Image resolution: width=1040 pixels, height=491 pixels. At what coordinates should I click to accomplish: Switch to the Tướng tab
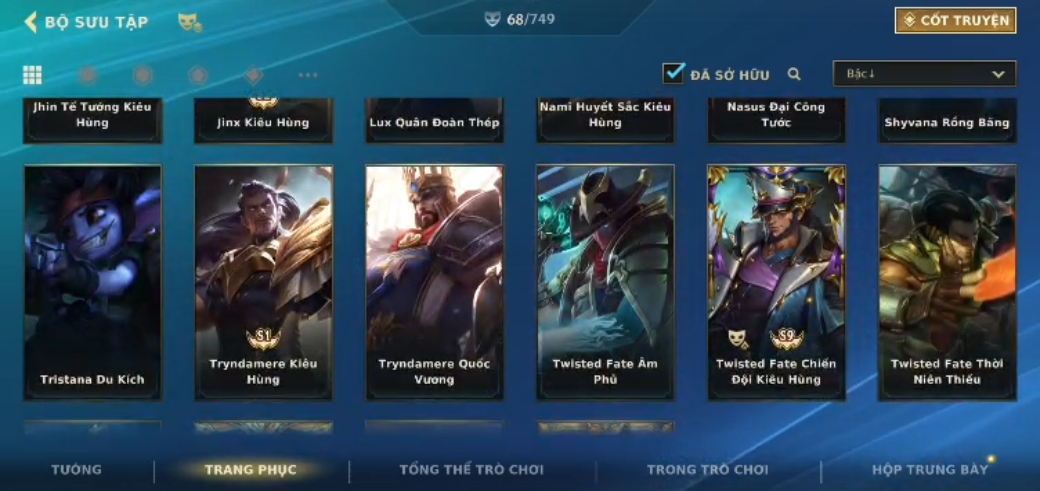[x=77, y=470]
